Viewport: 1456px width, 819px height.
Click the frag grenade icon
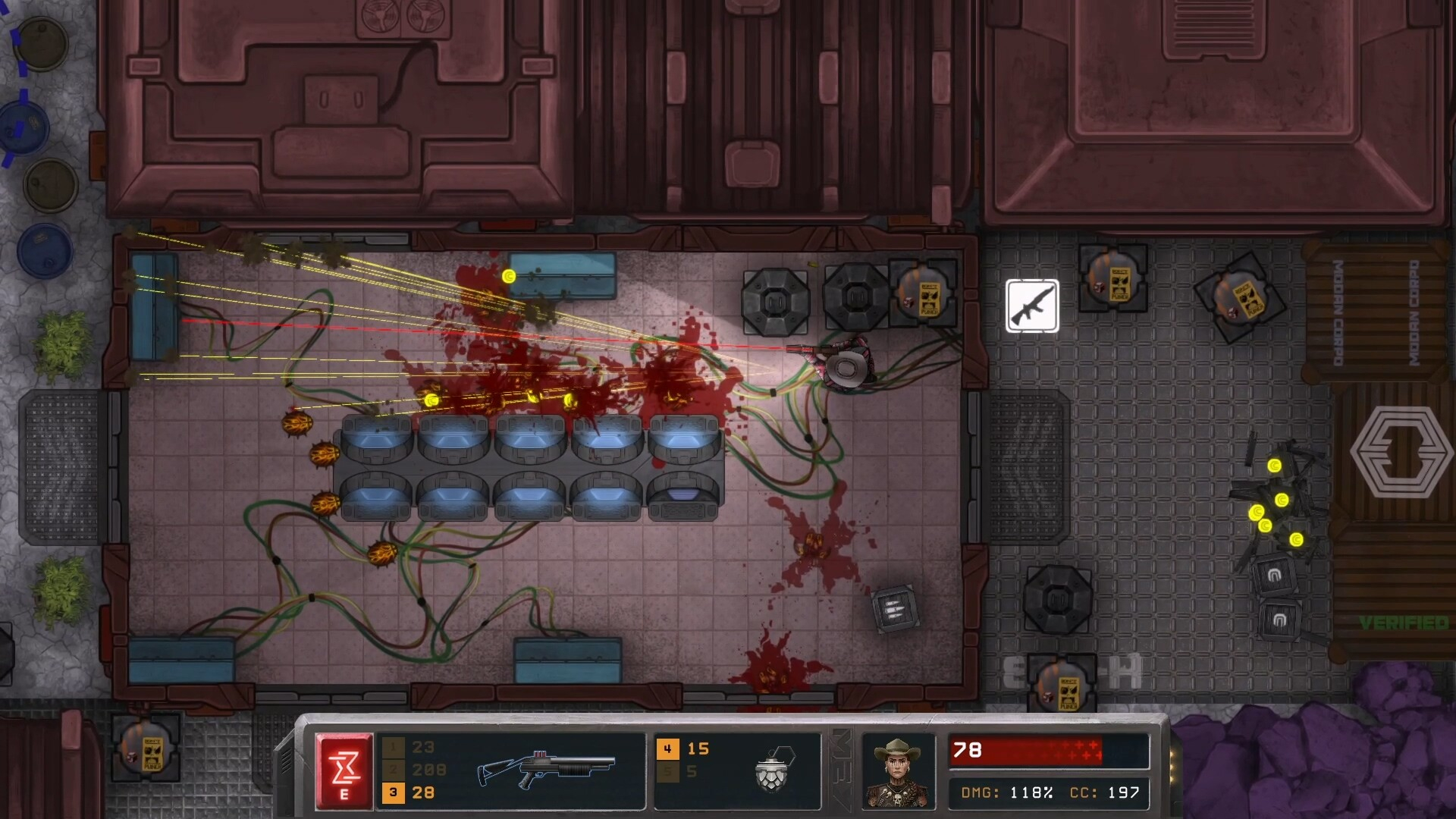773,769
